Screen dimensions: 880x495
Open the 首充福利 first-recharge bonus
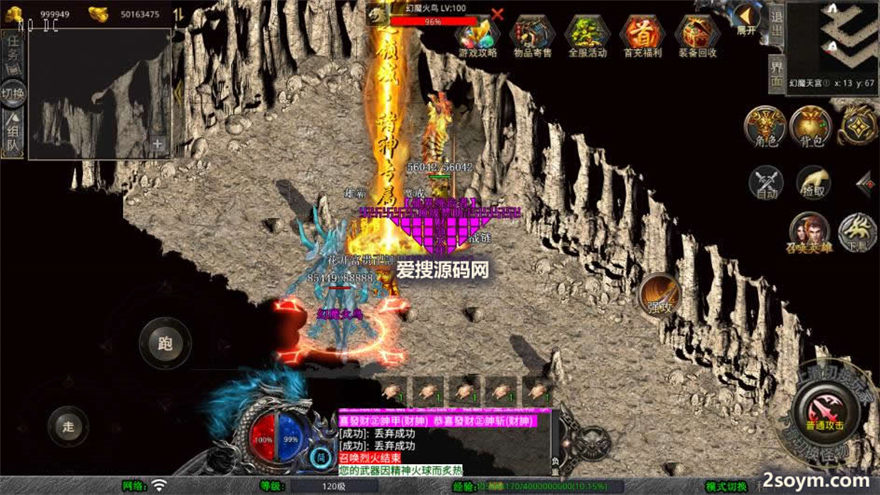pos(642,36)
